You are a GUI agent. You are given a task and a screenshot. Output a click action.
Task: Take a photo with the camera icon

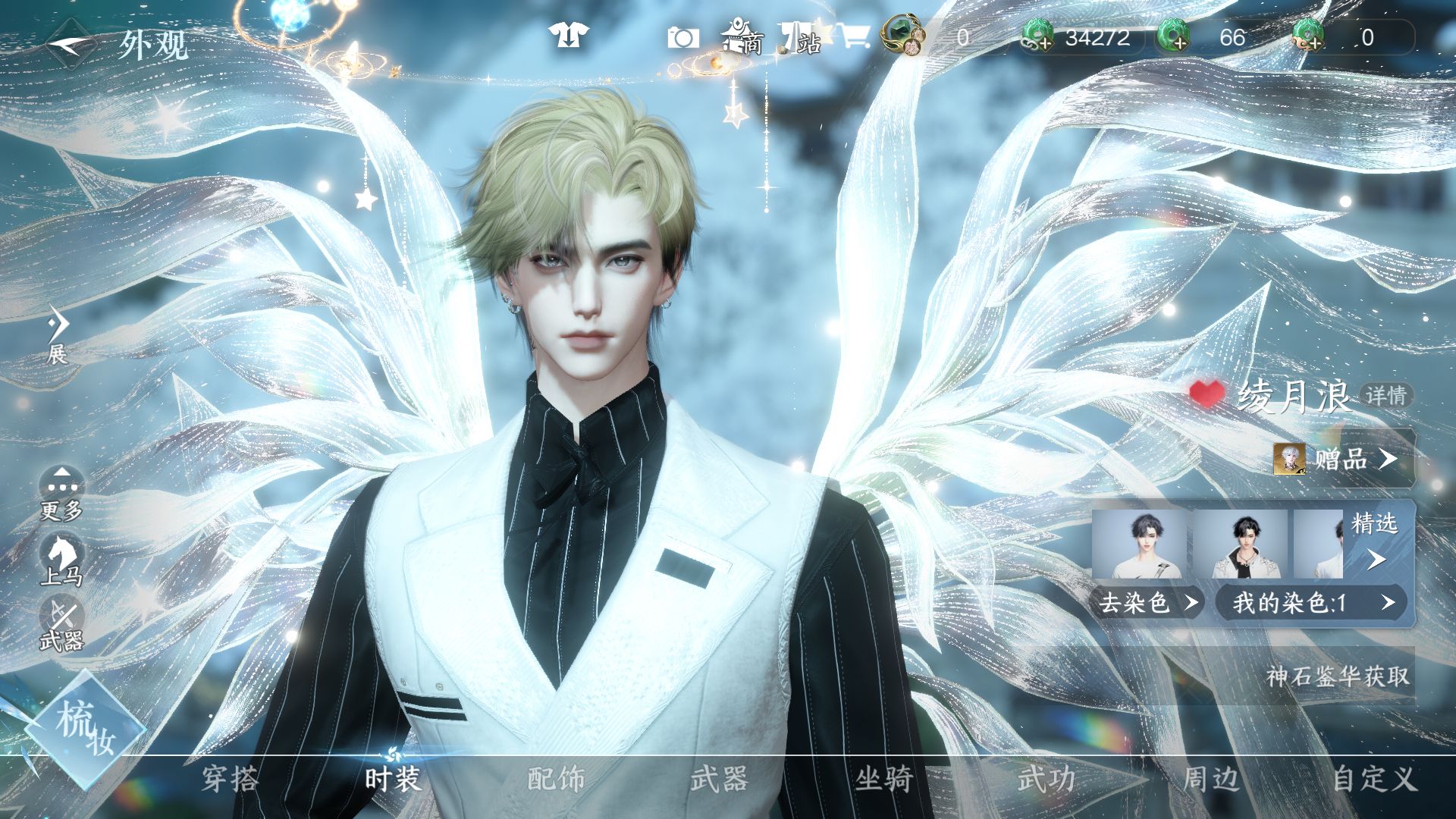(682, 37)
